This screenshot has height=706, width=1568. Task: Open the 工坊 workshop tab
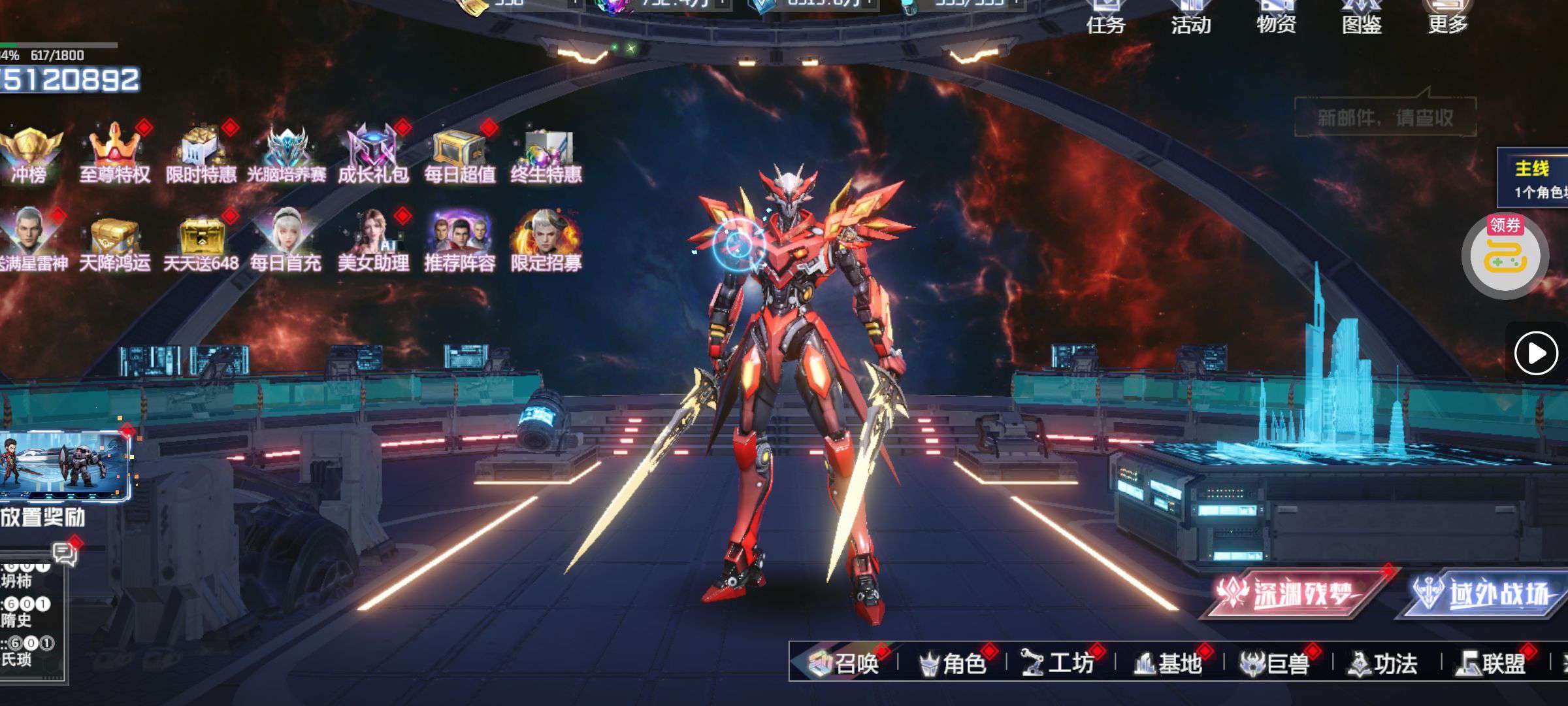coord(1060,664)
